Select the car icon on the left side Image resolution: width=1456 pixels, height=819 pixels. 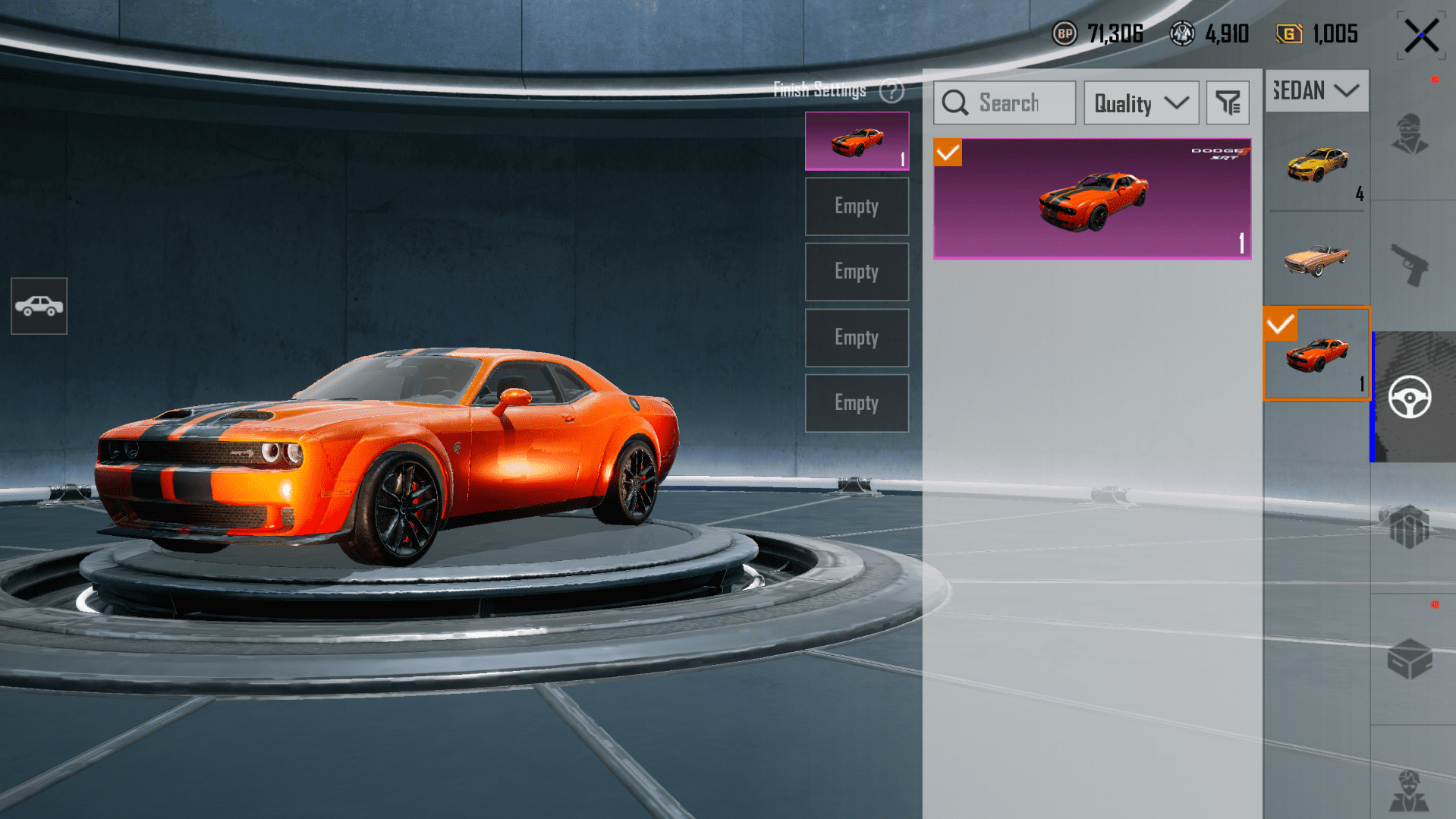pyautogui.click(x=39, y=306)
